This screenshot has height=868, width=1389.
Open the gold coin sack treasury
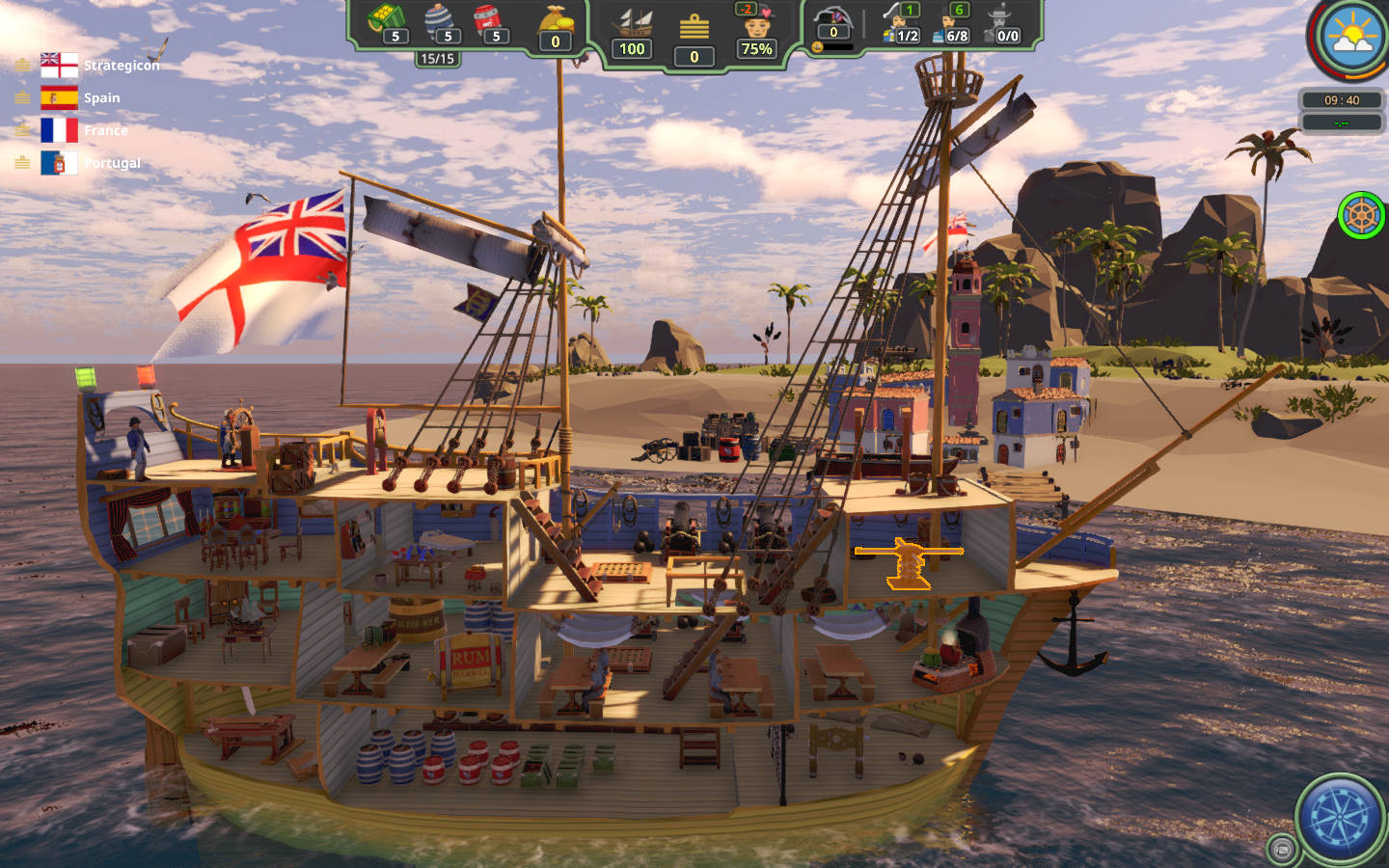tap(556, 21)
